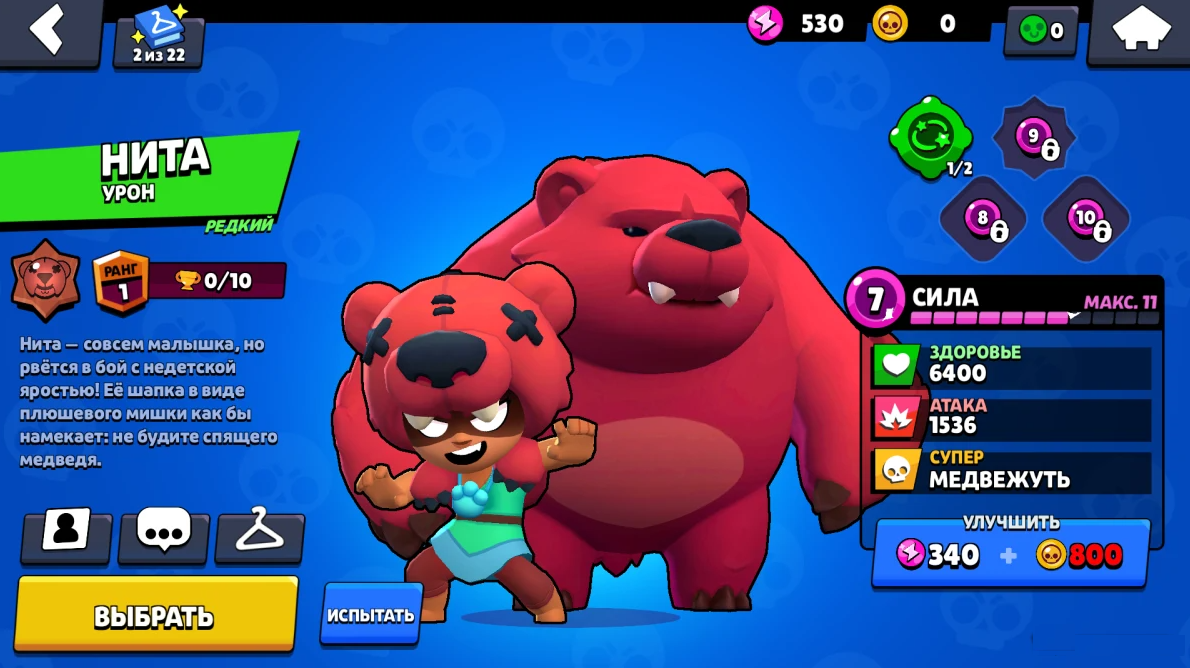Tap the green skull currency counter
This screenshot has height=668, width=1190.
pos(1041,31)
